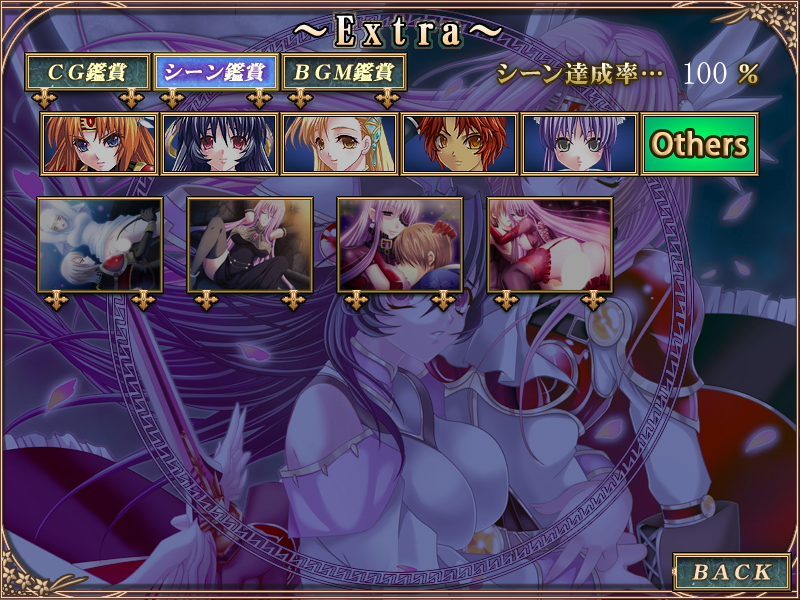Open the scene thumbnail with the blond boy
This screenshot has width=800, height=600.
click(400, 244)
